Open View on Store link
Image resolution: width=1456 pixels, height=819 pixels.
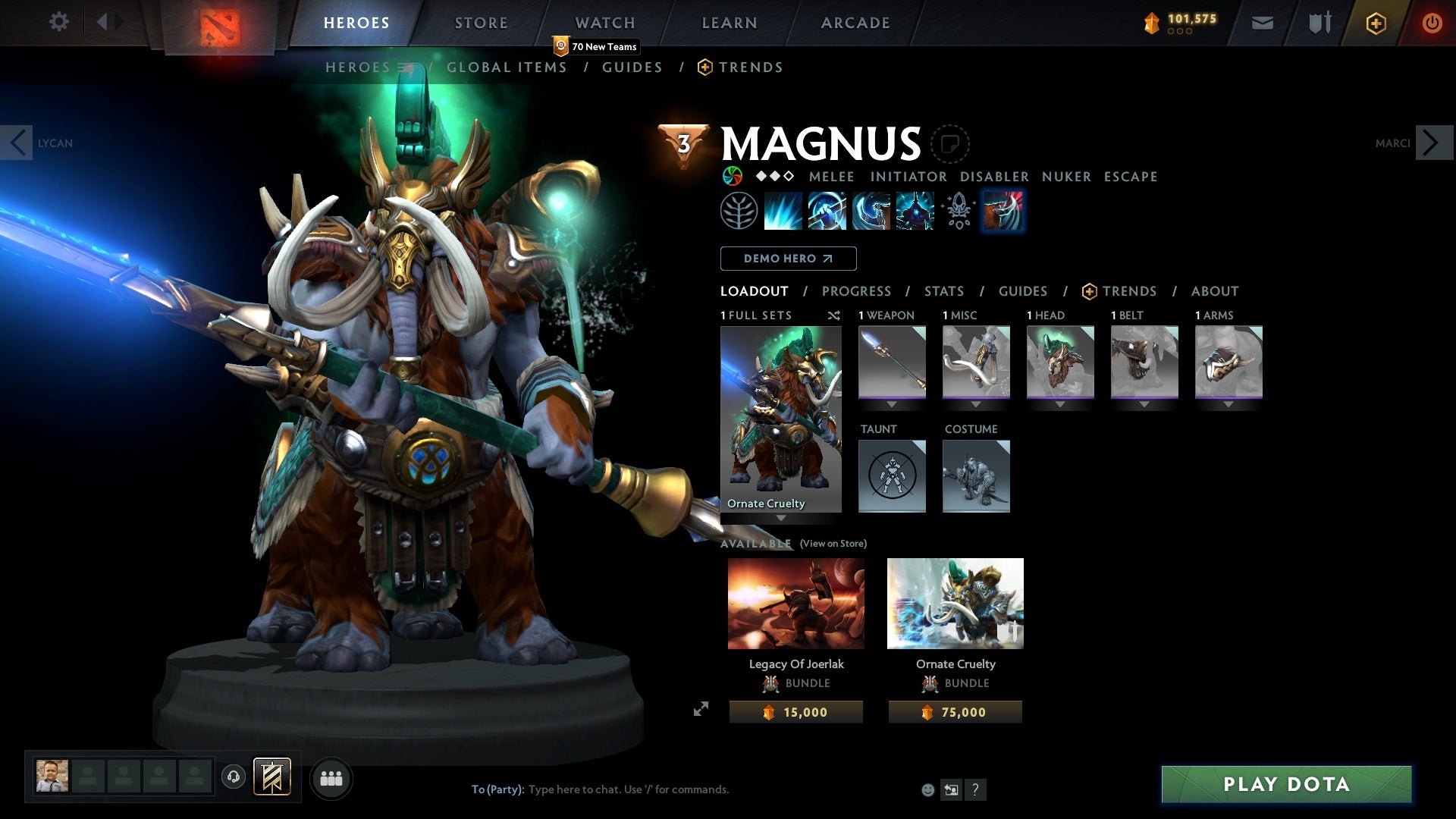pyautogui.click(x=833, y=544)
